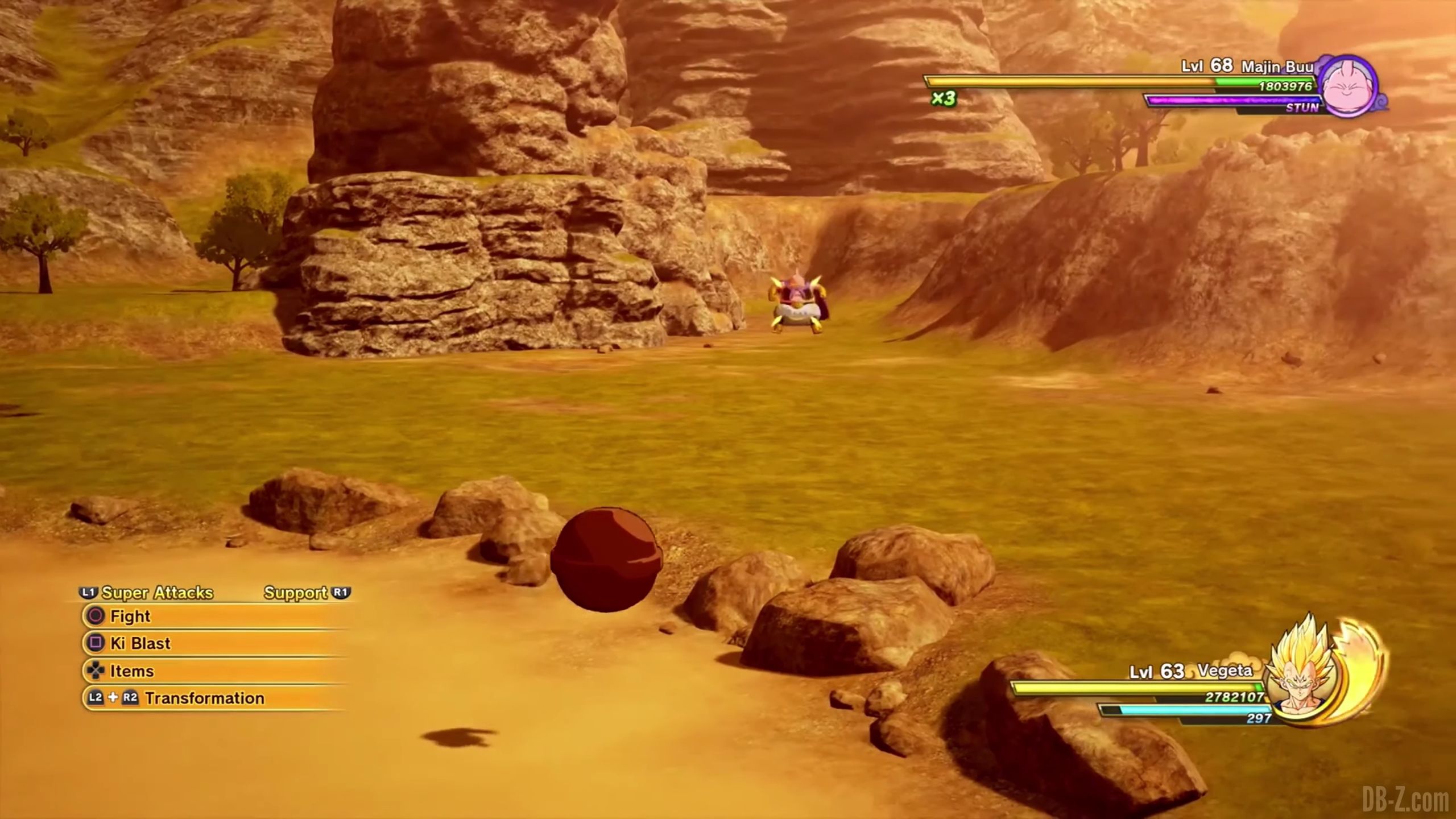Screen dimensions: 1456x819
Task: Open the Items command
Action: pyautogui.click(x=131, y=672)
